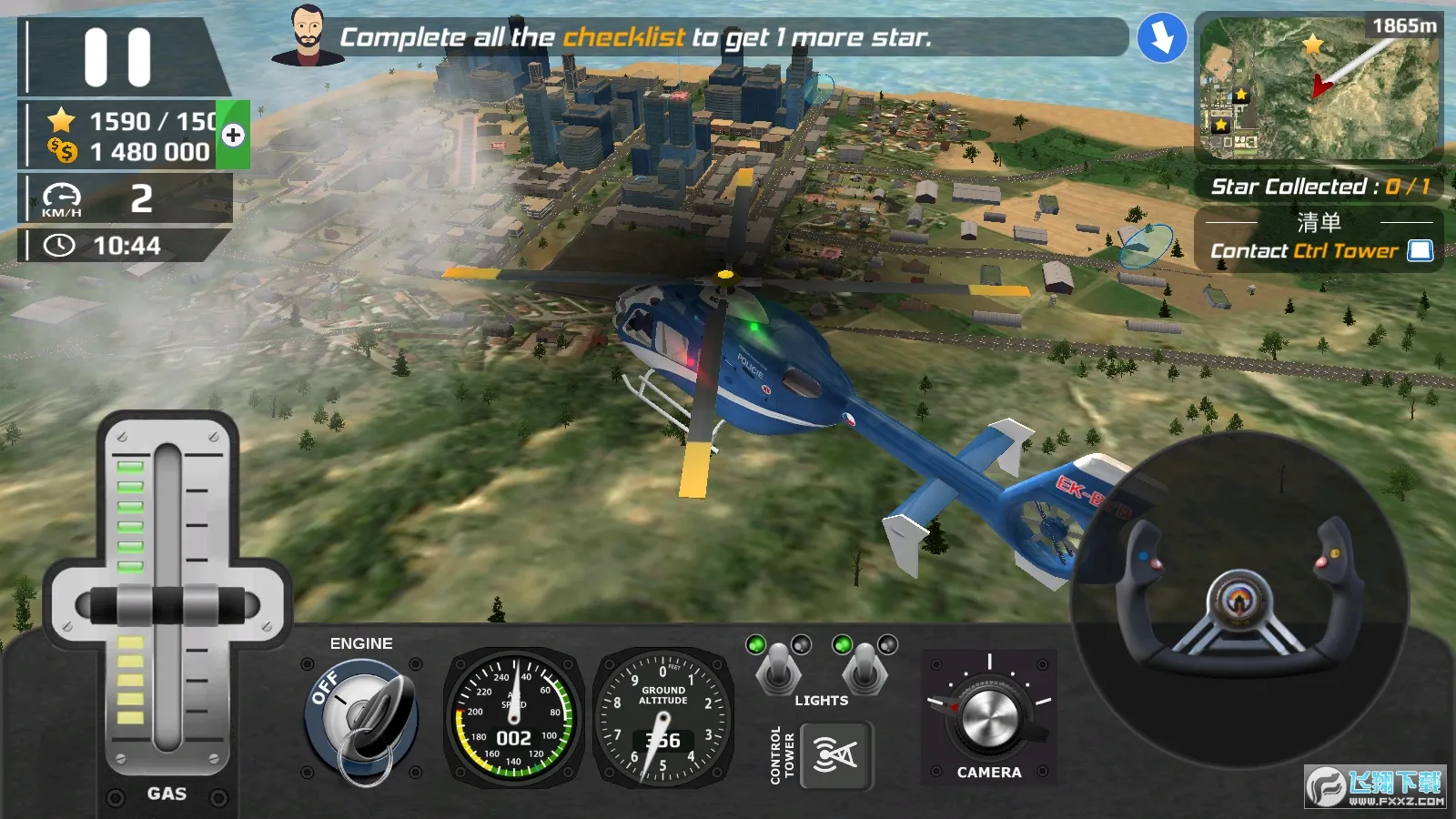This screenshot has width=1456, height=819.
Task: Open the minimap in the corner
Action: click(x=1318, y=88)
